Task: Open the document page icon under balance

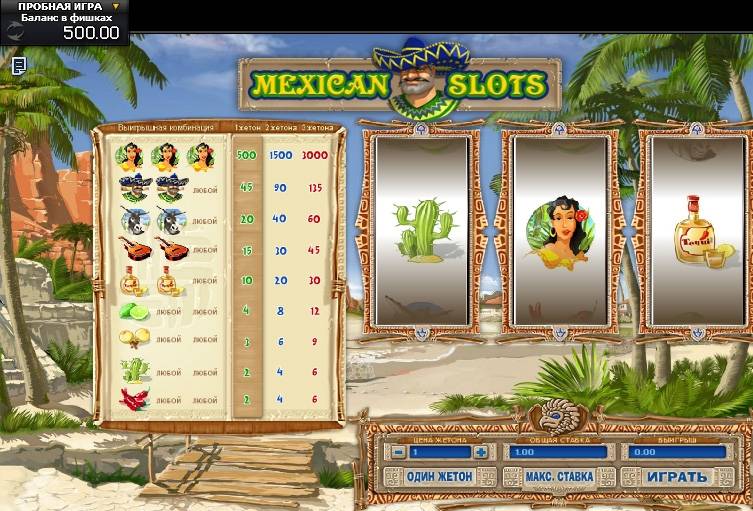Action: (x=18, y=65)
